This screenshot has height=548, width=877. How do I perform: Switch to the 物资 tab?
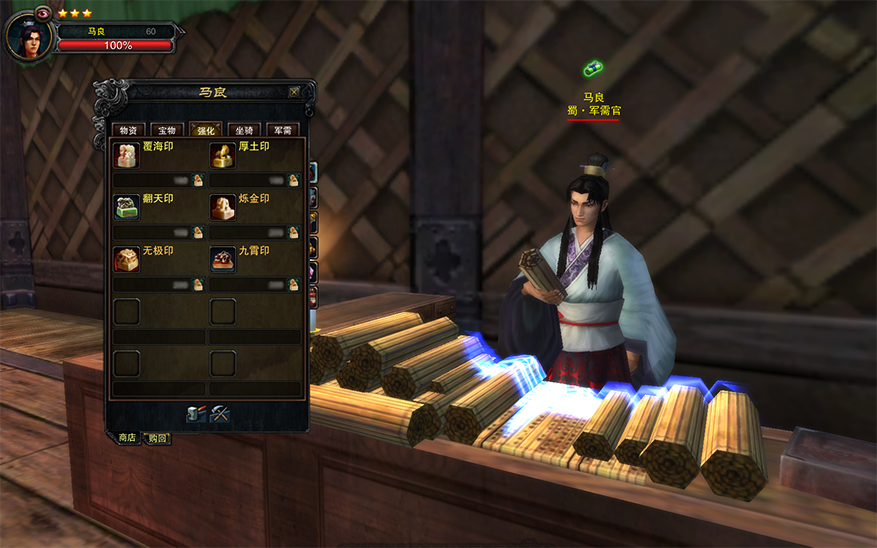(128, 130)
